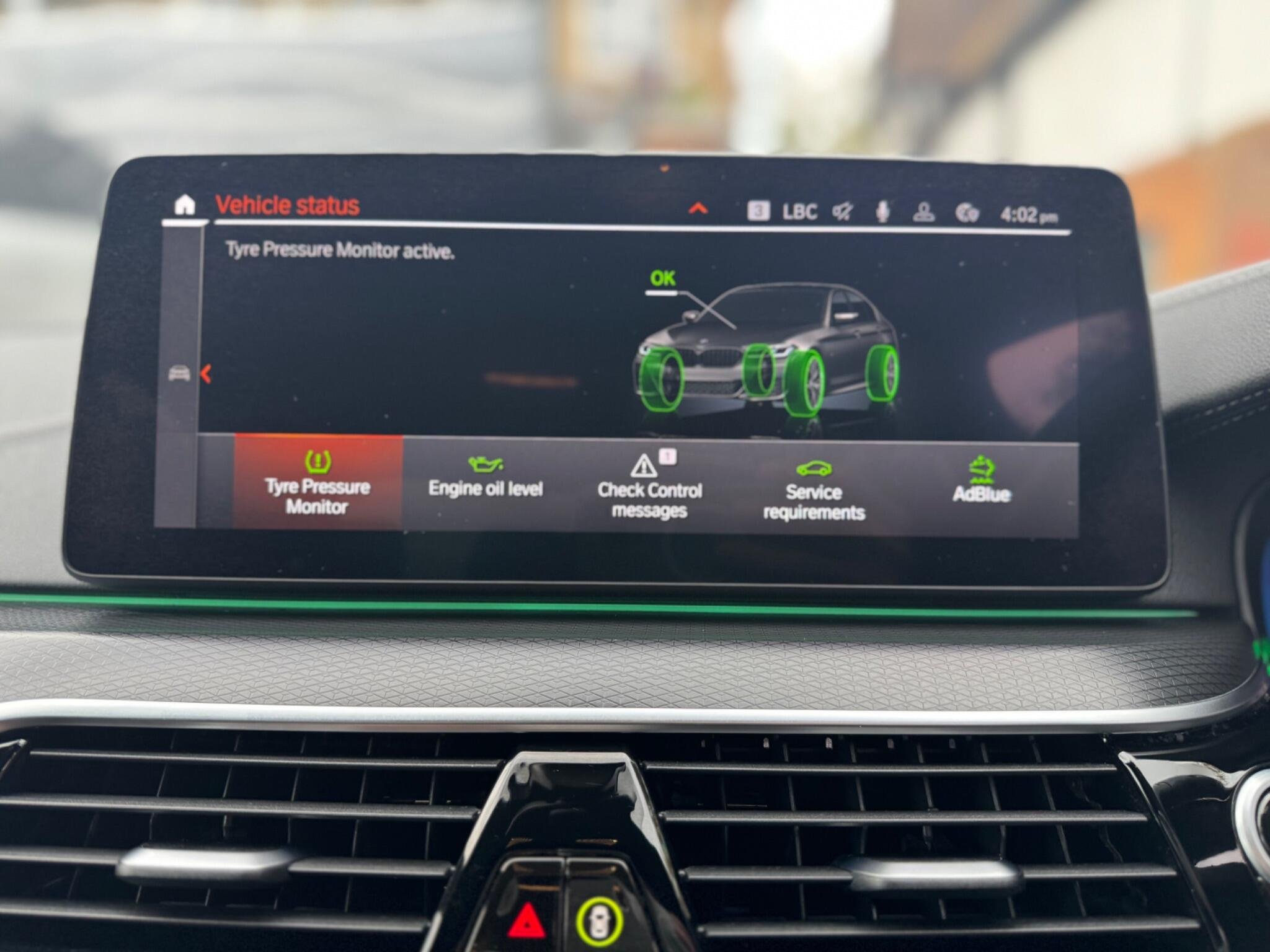The image size is (1270, 952).
Task: Show Check Control messages
Action: [x=649, y=487]
